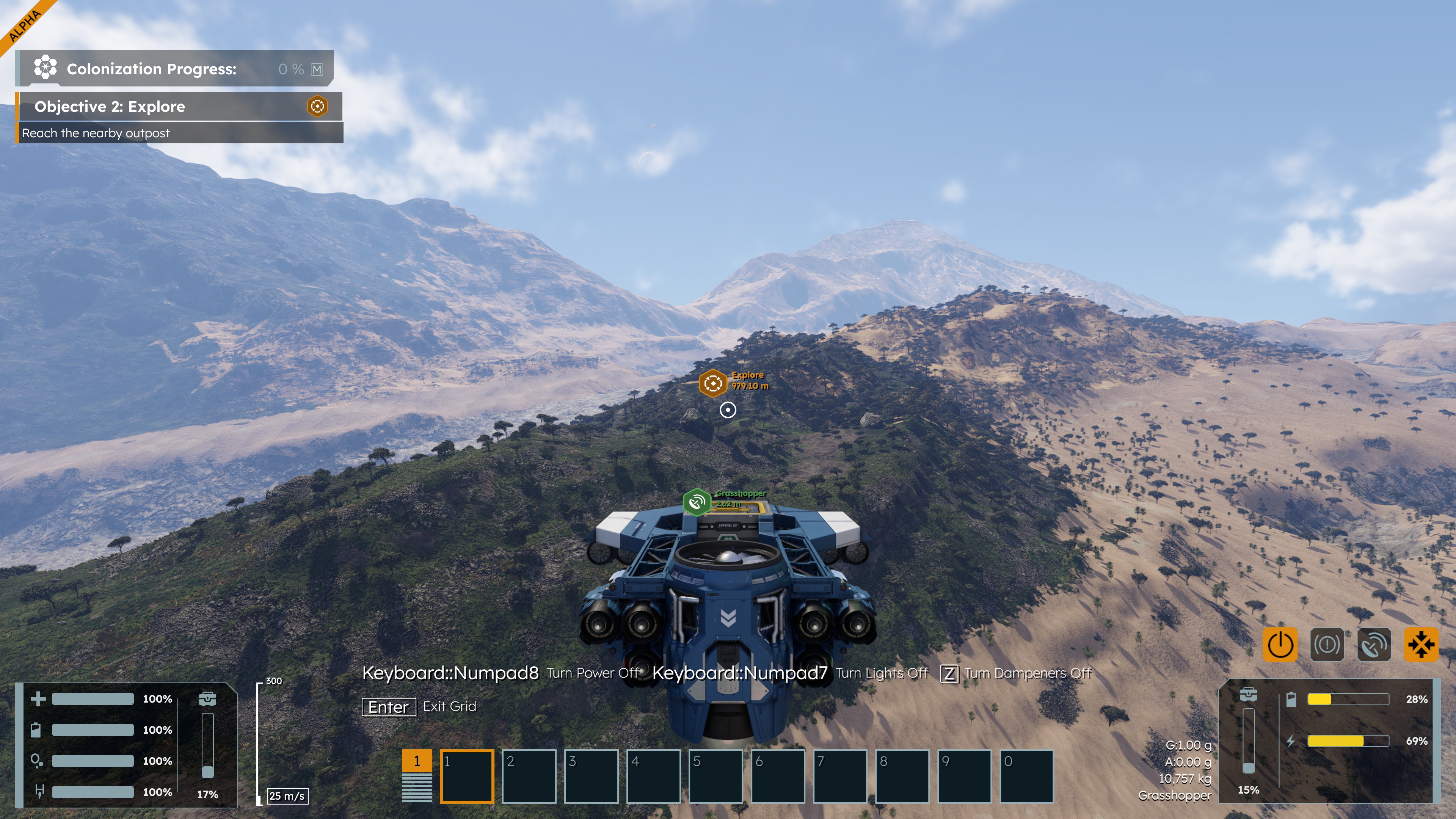Click the orange toolbar page 1 indicator
This screenshot has height=819, width=1456.
[417, 761]
